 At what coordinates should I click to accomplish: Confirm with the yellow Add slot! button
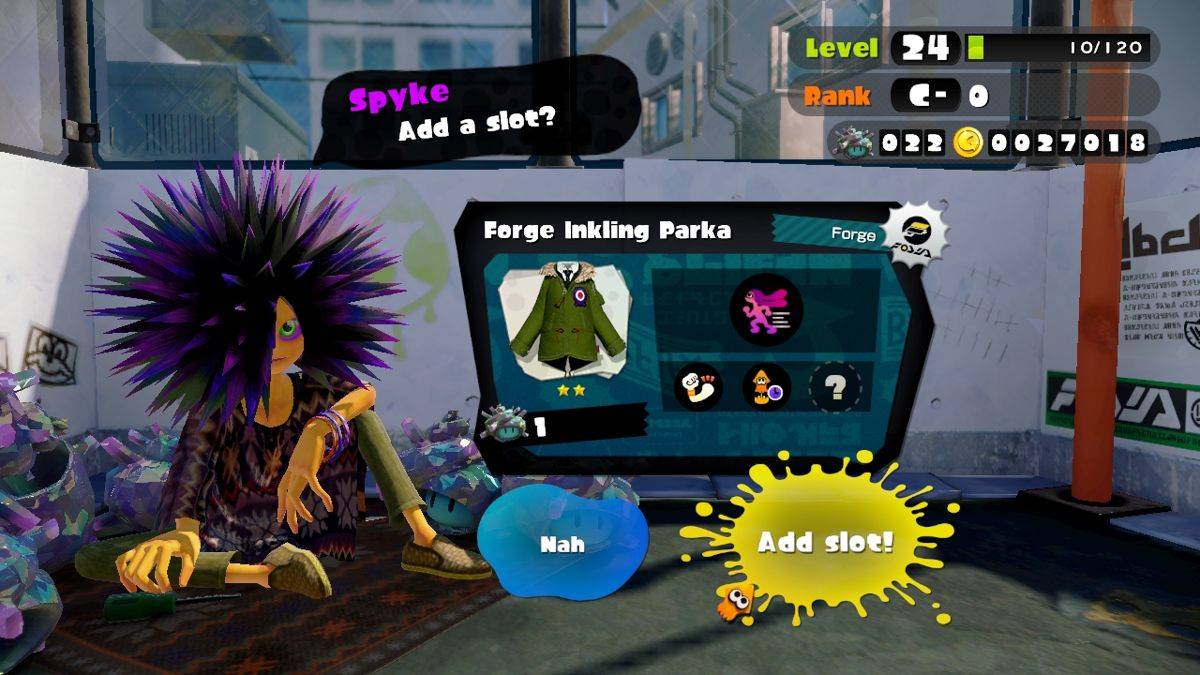click(824, 541)
